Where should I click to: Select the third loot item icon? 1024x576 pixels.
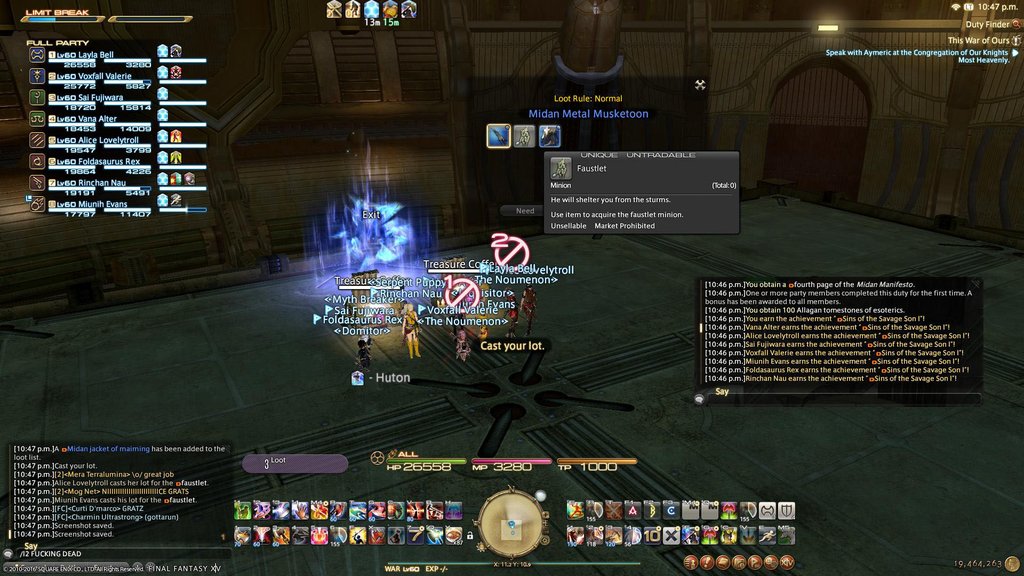[x=549, y=135]
